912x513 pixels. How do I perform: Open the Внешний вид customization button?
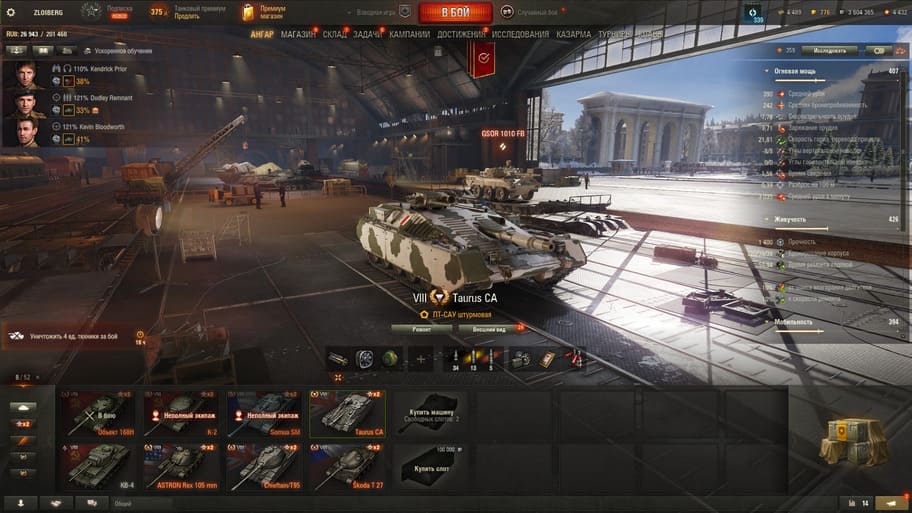click(x=488, y=328)
